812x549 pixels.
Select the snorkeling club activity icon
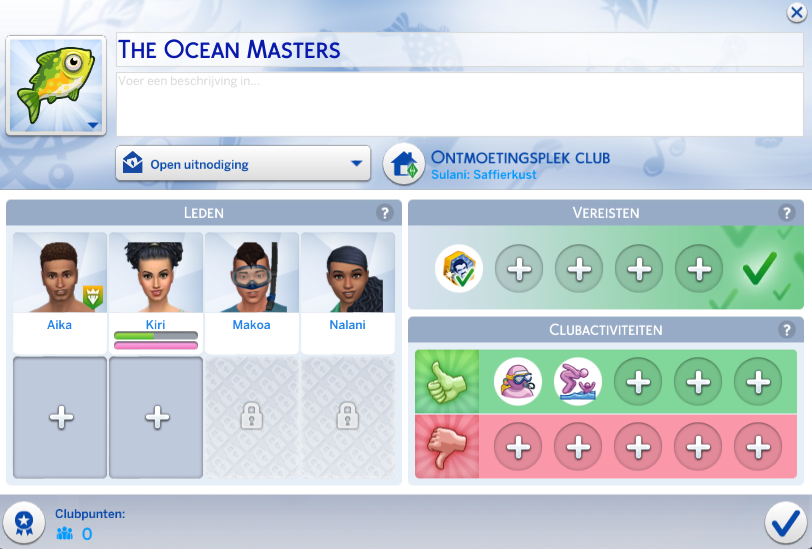[x=518, y=381]
